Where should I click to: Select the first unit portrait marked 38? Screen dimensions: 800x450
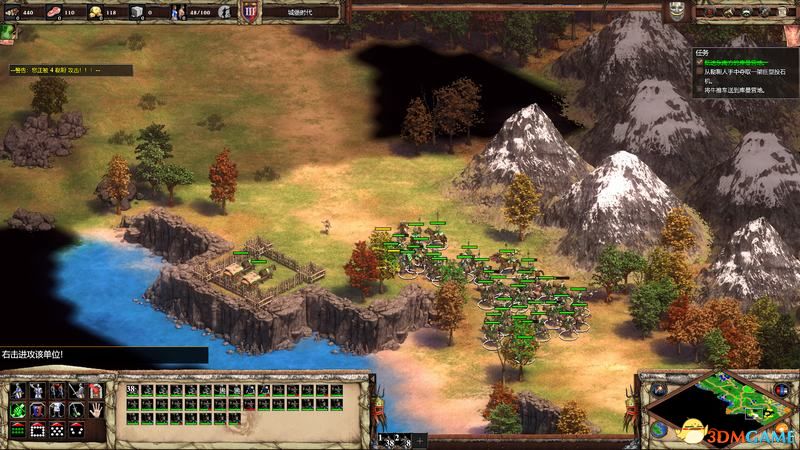(x=133, y=391)
